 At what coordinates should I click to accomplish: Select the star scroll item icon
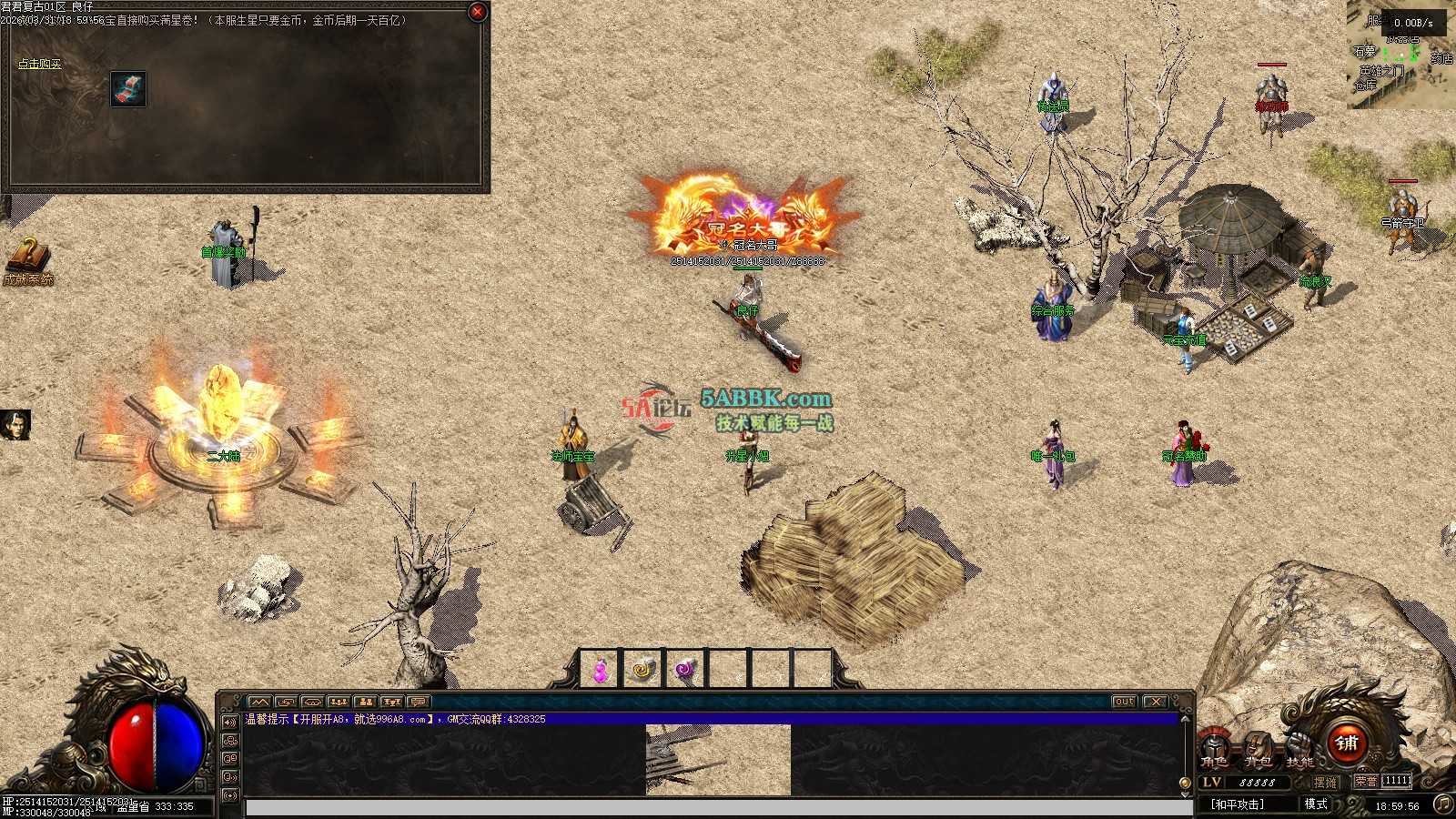[128, 89]
